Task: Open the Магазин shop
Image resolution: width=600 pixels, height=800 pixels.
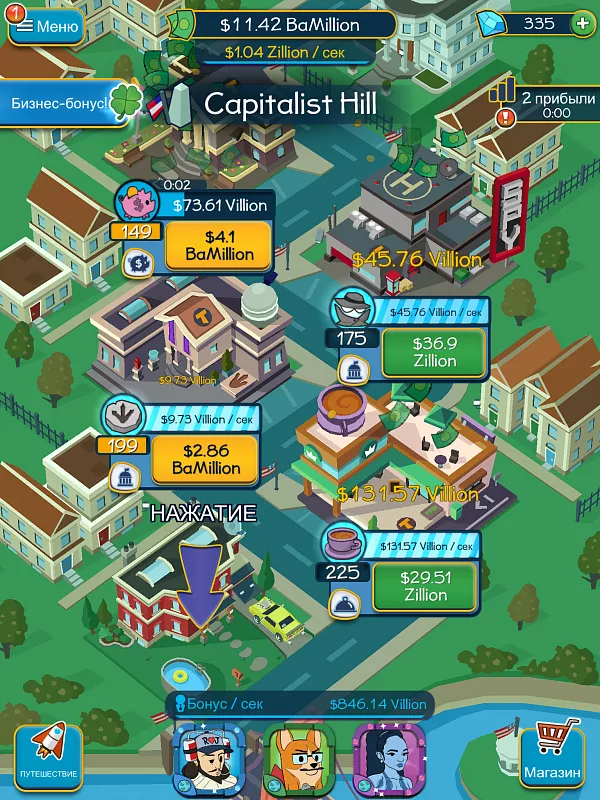Action: click(x=551, y=754)
